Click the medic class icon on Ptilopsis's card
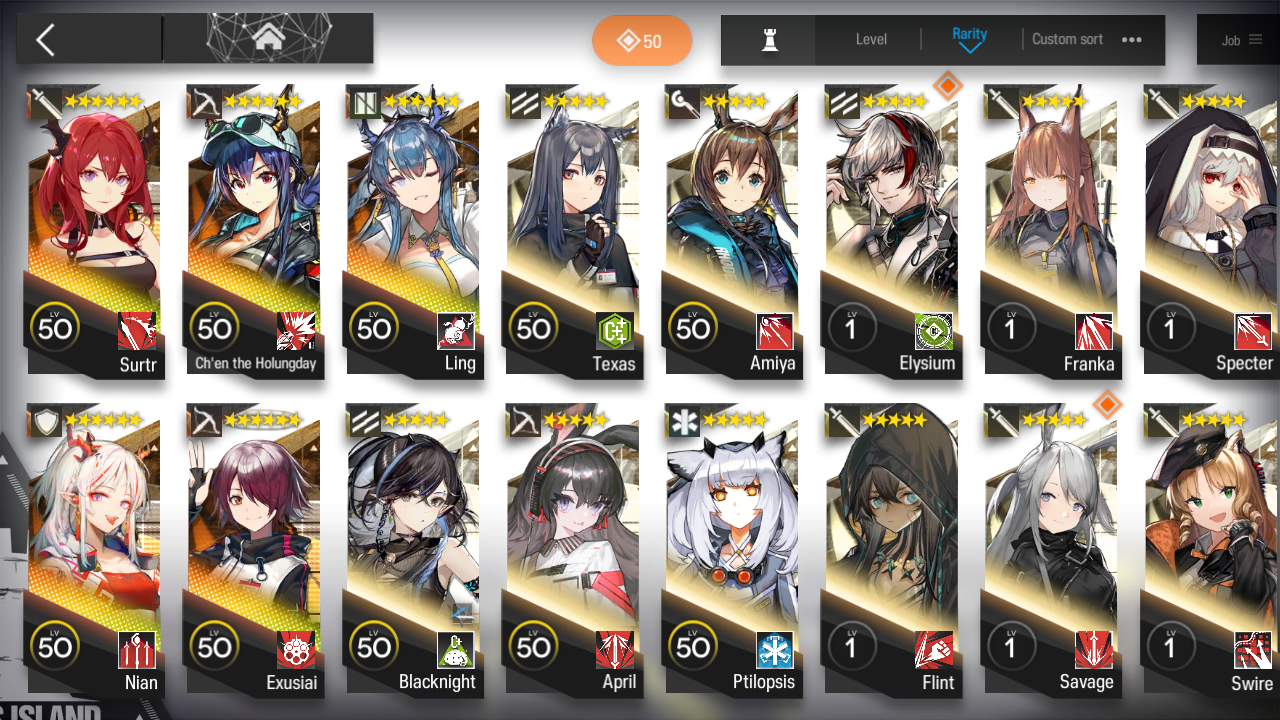This screenshot has width=1280, height=720. [x=683, y=420]
